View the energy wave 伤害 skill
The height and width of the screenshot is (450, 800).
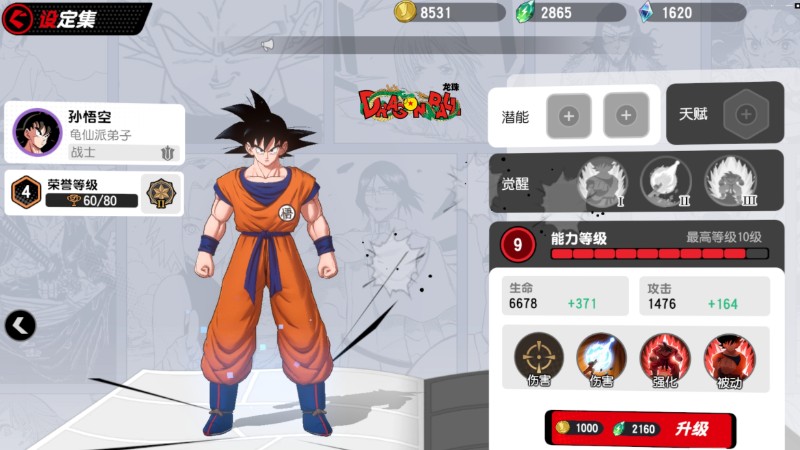(x=601, y=357)
